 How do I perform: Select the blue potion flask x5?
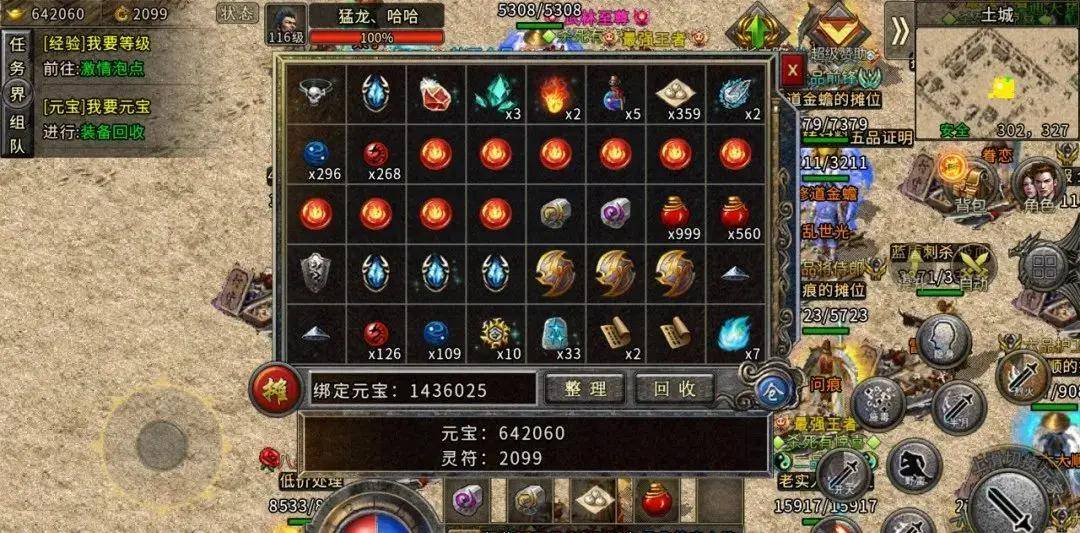click(615, 94)
